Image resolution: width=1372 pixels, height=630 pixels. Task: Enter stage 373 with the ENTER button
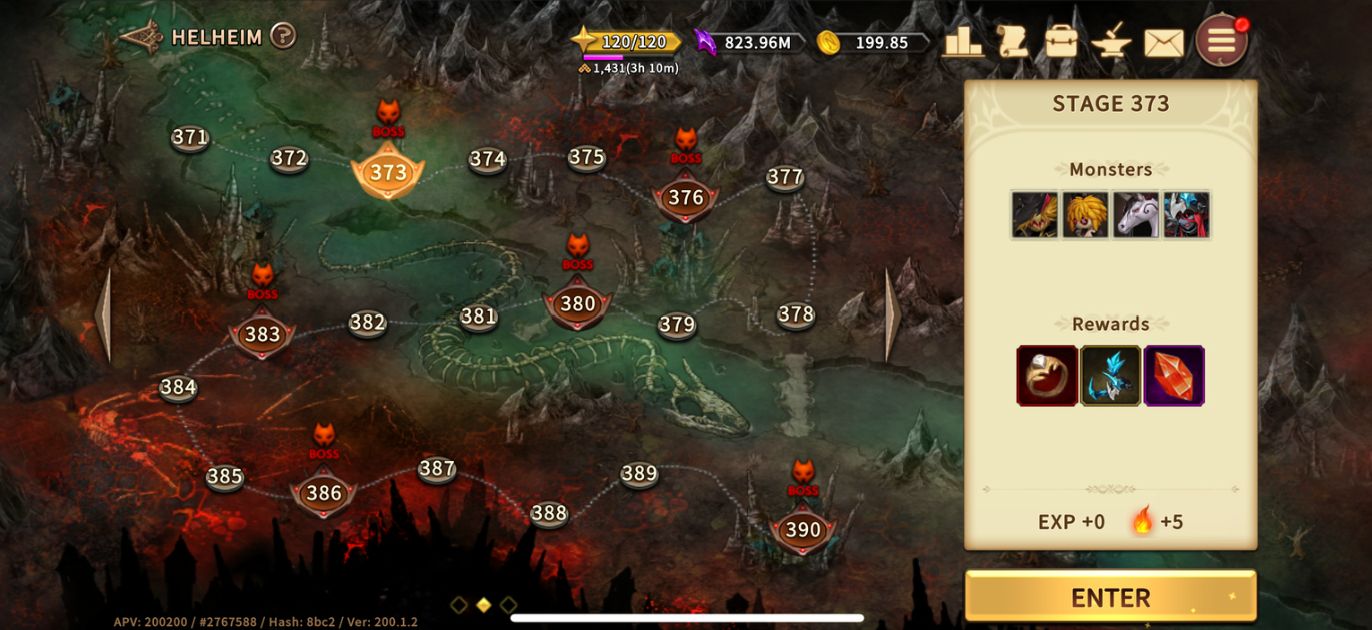coord(1110,597)
